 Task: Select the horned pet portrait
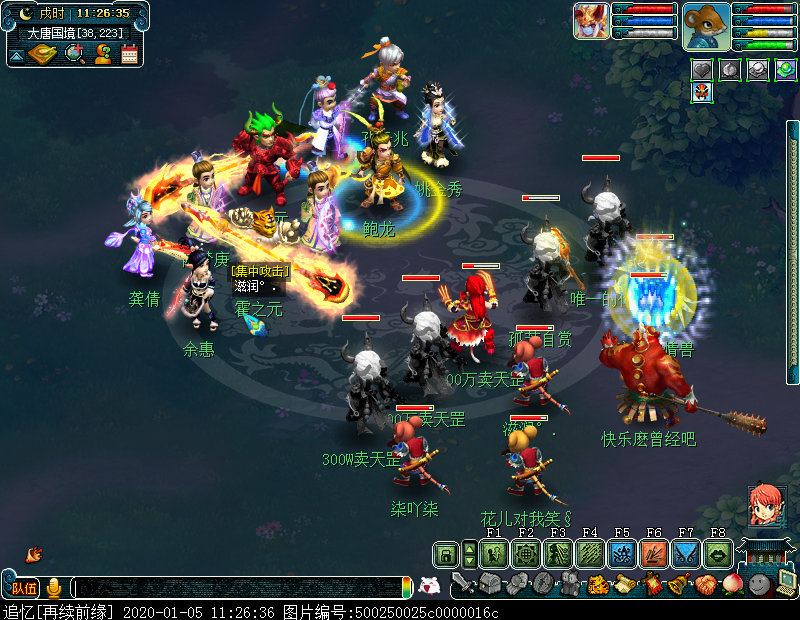point(591,21)
